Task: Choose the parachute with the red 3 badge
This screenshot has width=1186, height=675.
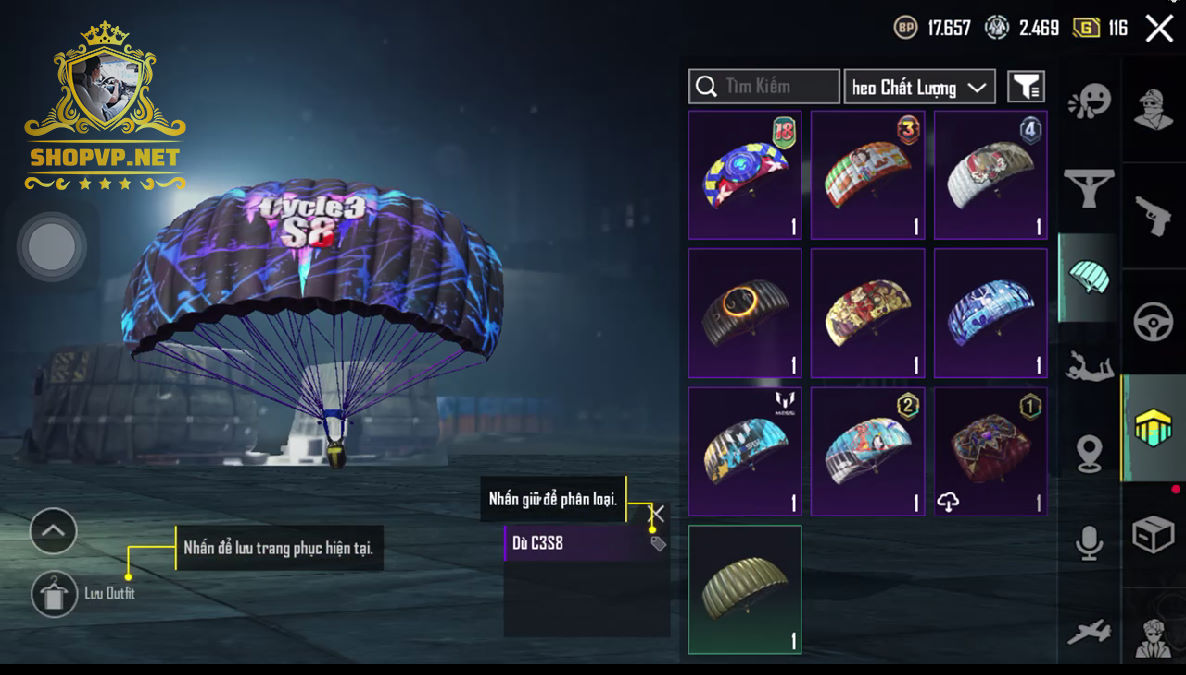Action: 868,175
